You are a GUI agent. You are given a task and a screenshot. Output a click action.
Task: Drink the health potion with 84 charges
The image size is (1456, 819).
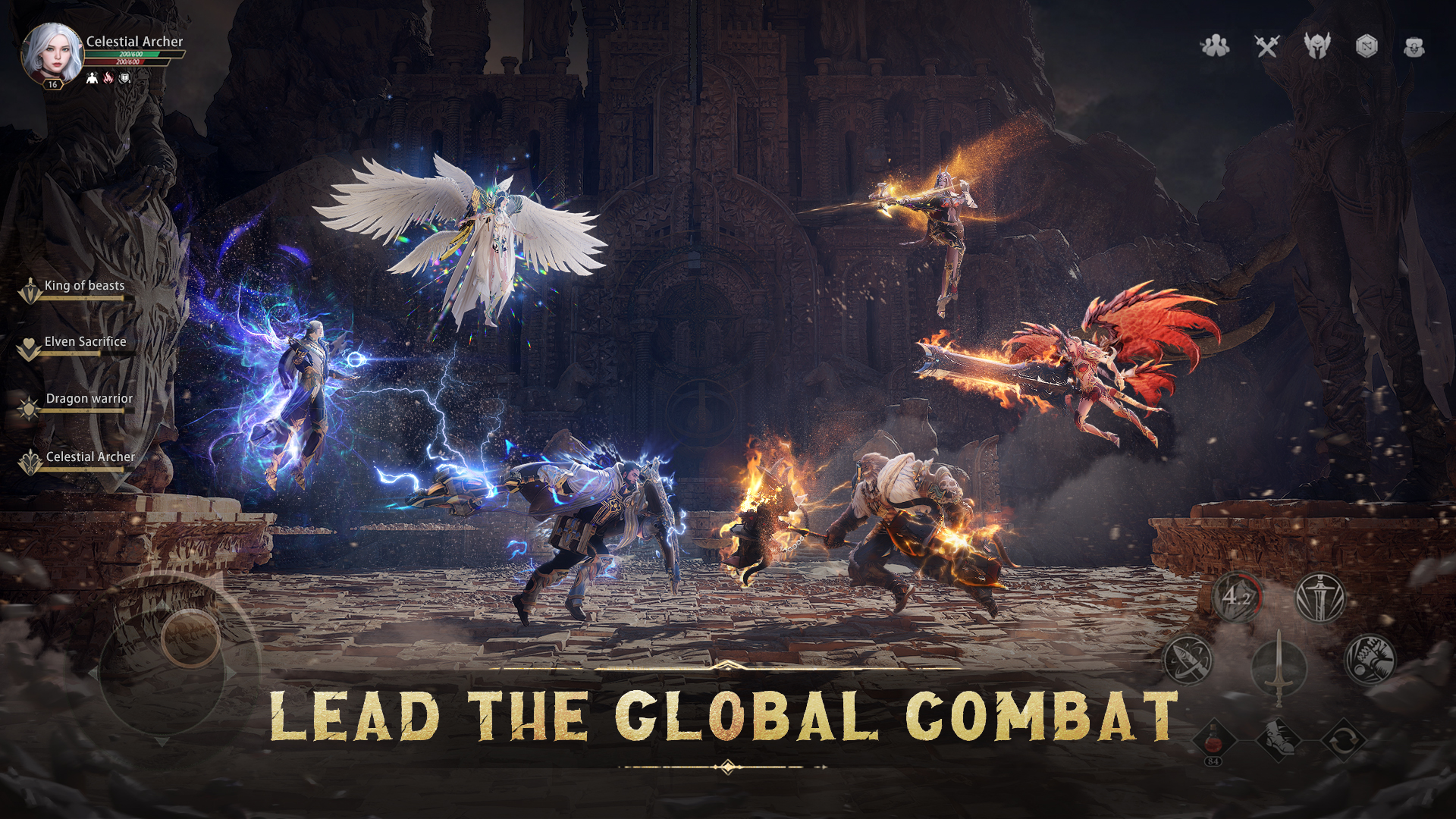[1214, 739]
